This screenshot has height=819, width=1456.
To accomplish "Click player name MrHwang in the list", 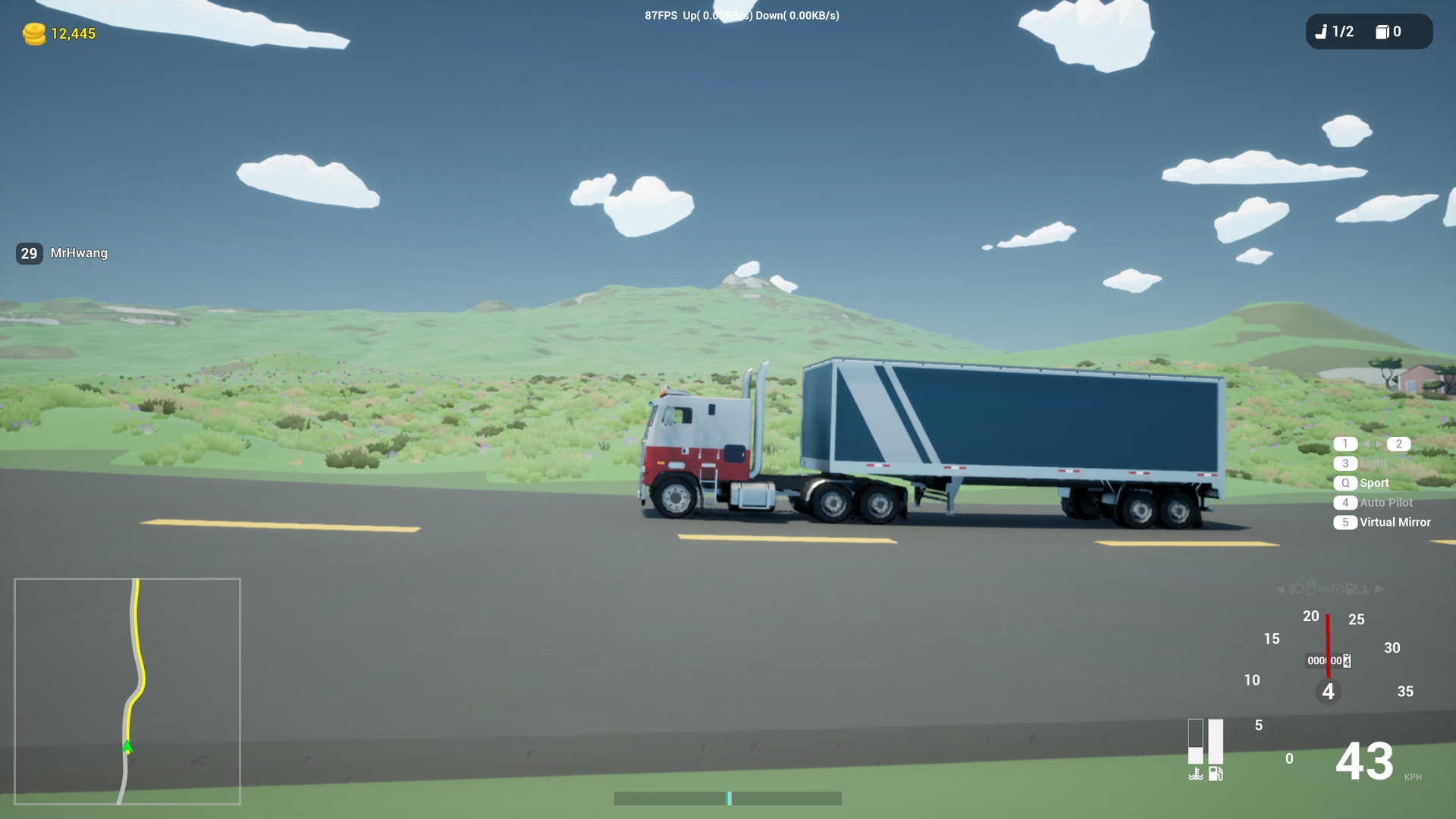I will coord(79,253).
